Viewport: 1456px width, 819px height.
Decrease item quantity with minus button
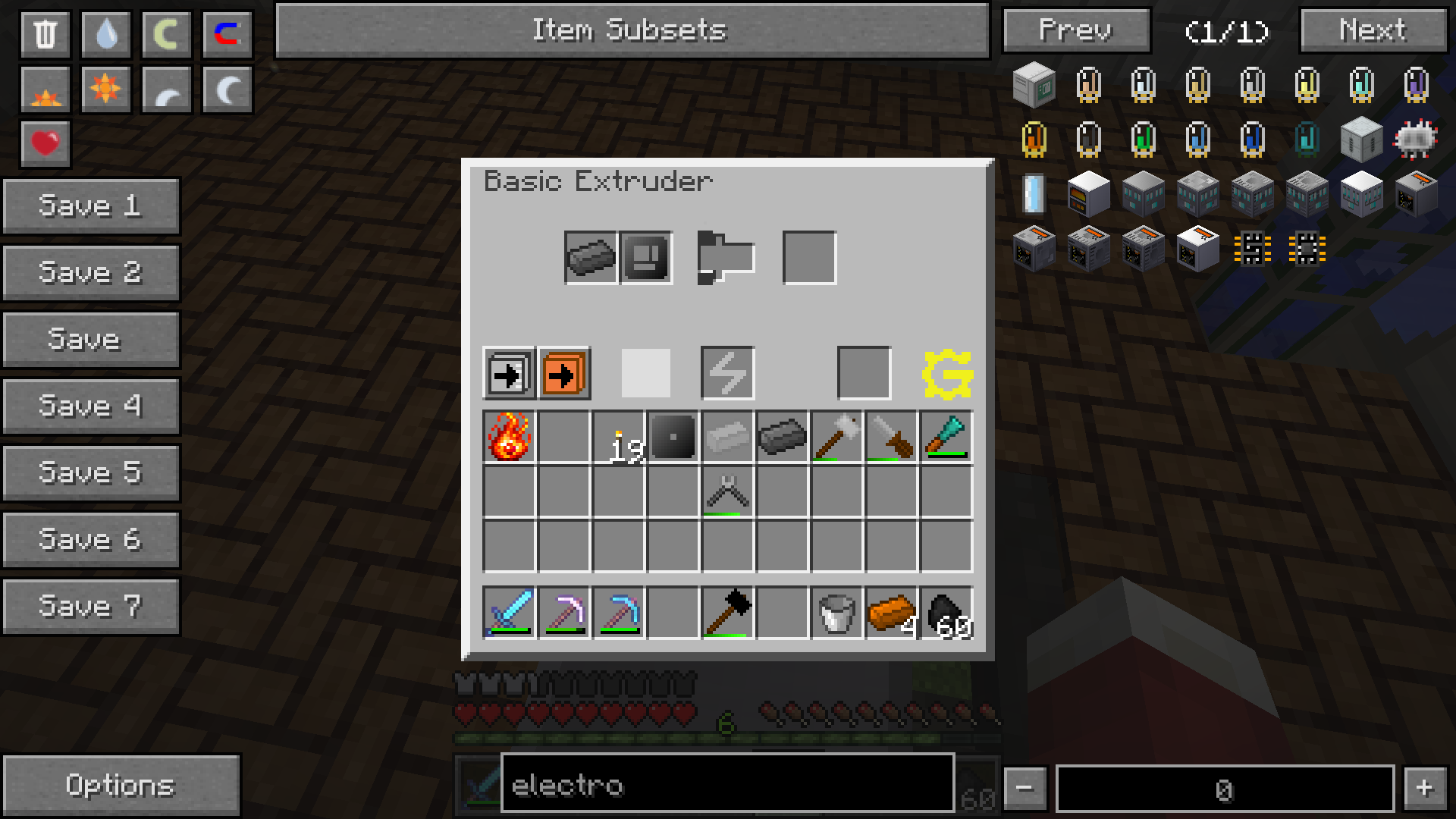pyautogui.click(x=1025, y=789)
